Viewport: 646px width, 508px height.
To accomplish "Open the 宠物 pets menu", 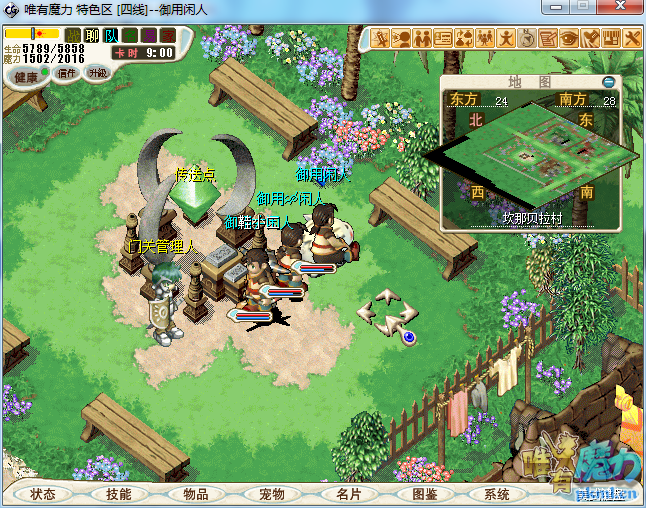I will click(272, 494).
